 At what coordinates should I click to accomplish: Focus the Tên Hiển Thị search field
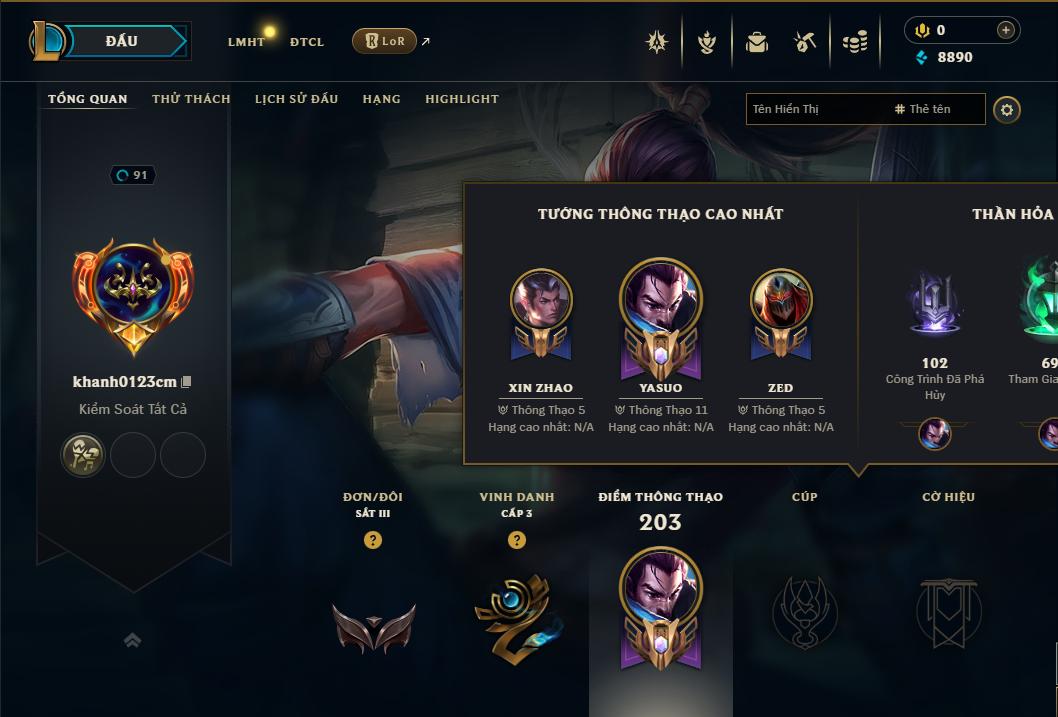point(815,109)
